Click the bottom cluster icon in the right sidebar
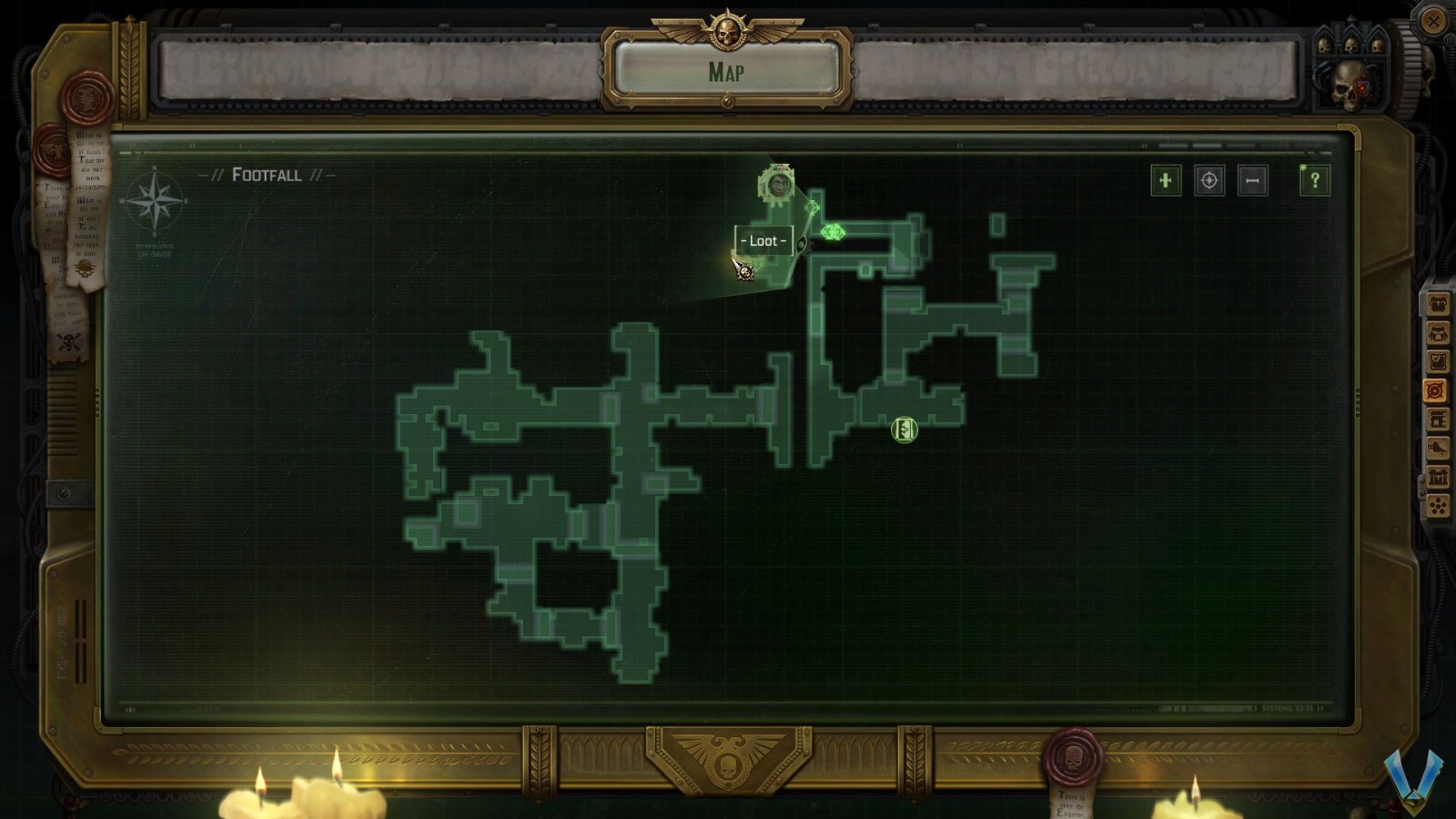Image resolution: width=1456 pixels, height=819 pixels. coord(1436,503)
